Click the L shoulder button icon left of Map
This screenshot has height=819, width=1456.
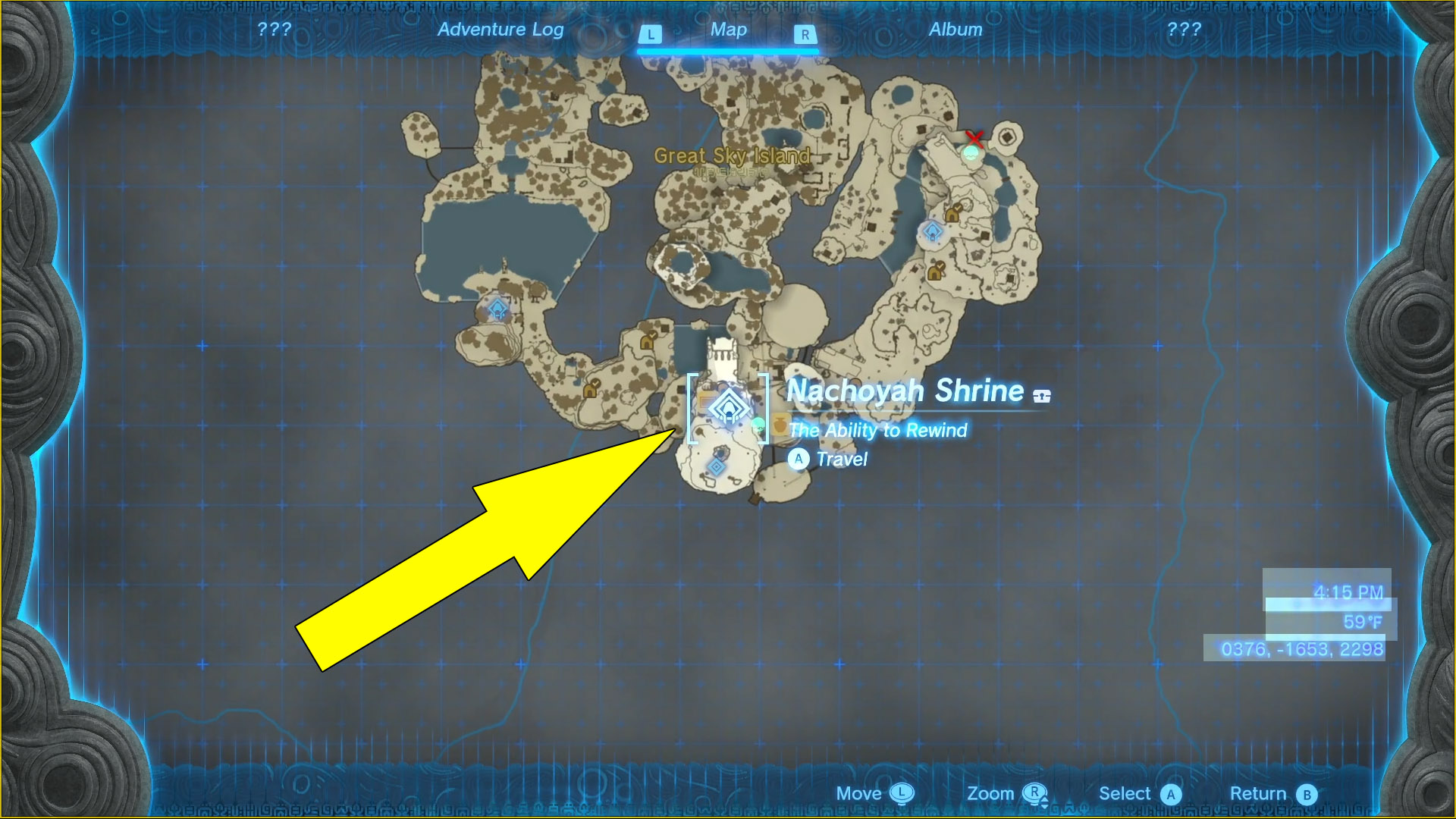coord(649,33)
